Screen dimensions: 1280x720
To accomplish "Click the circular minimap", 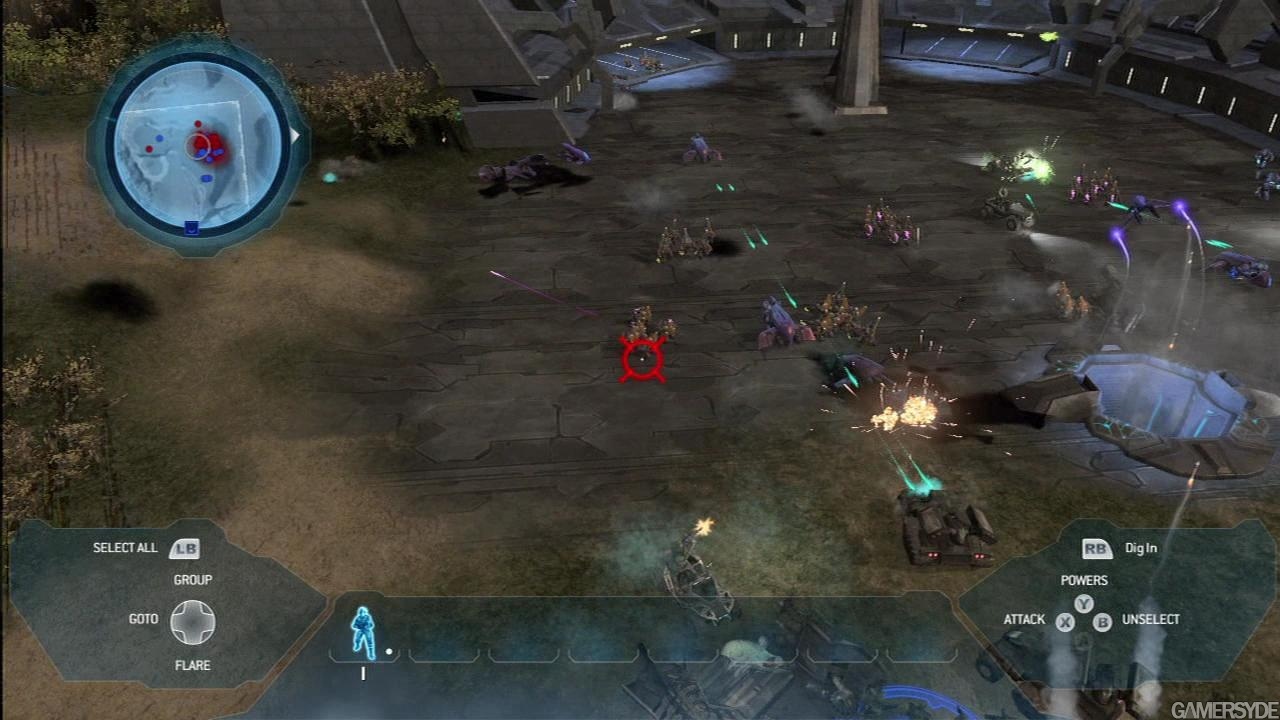I will (197, 146).
